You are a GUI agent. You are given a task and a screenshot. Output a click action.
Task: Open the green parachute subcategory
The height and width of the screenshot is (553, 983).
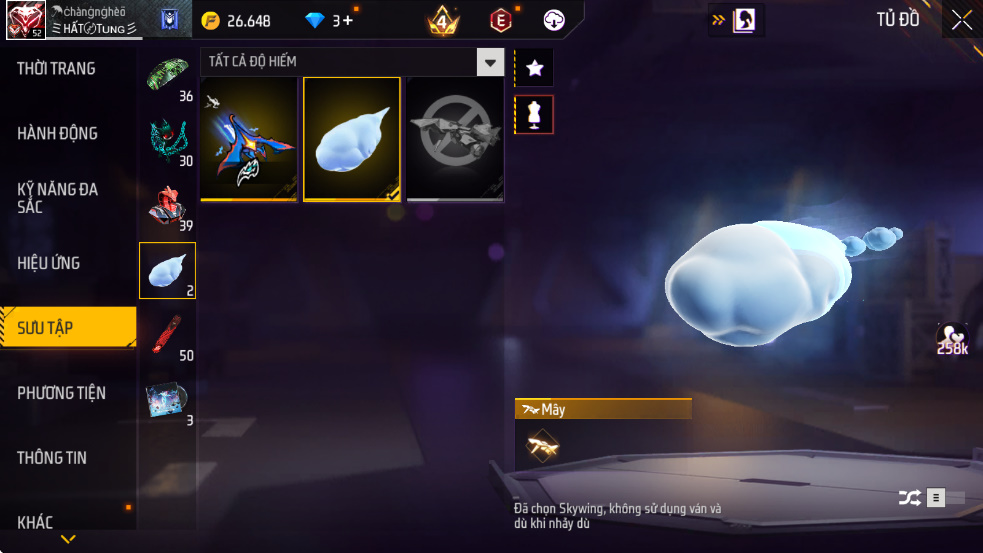coord(167,75)
